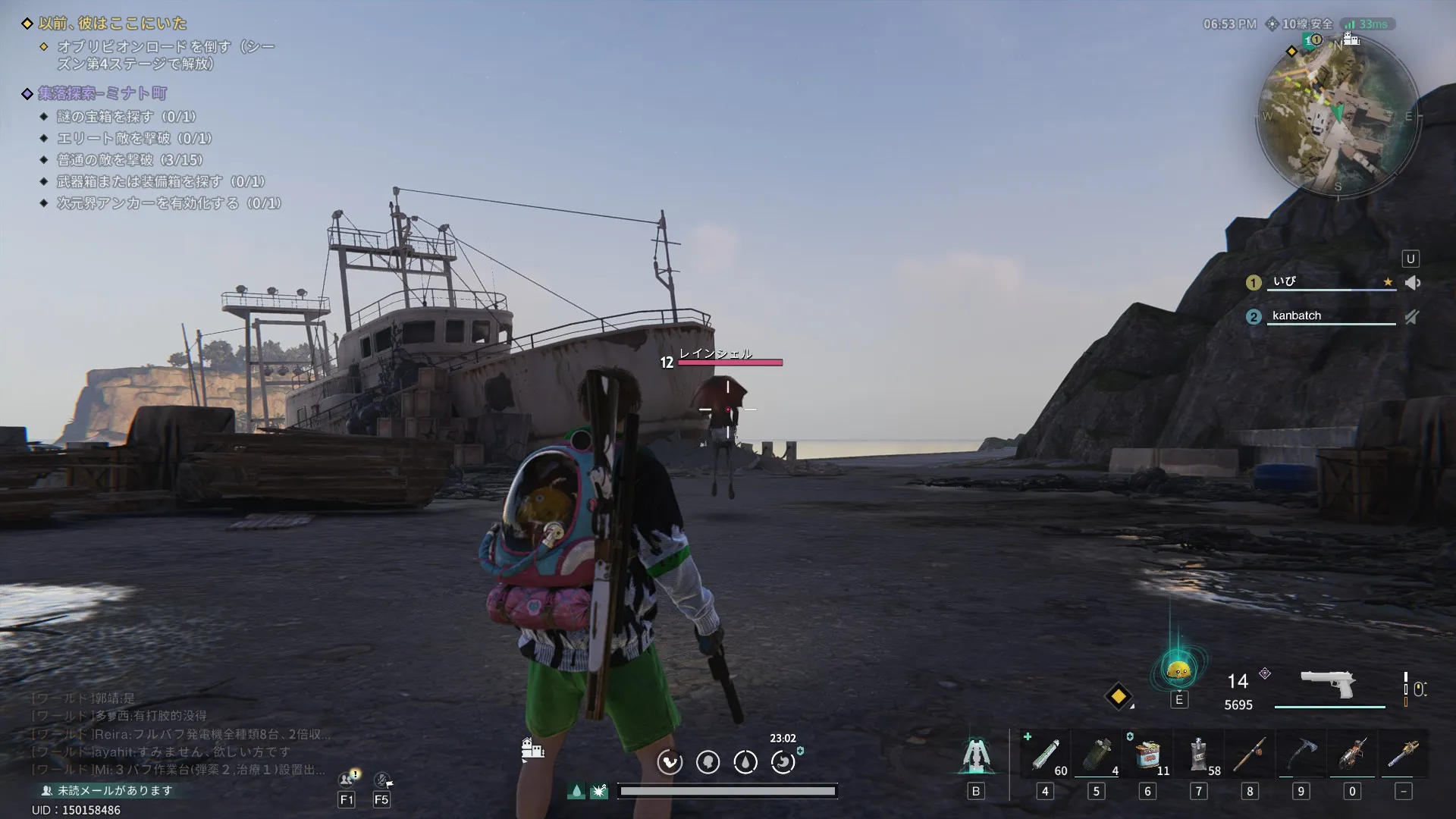Screen dimensions: 1456x819
Task: Select teammate kanbatch in party list
Action: click(1297, 315)
